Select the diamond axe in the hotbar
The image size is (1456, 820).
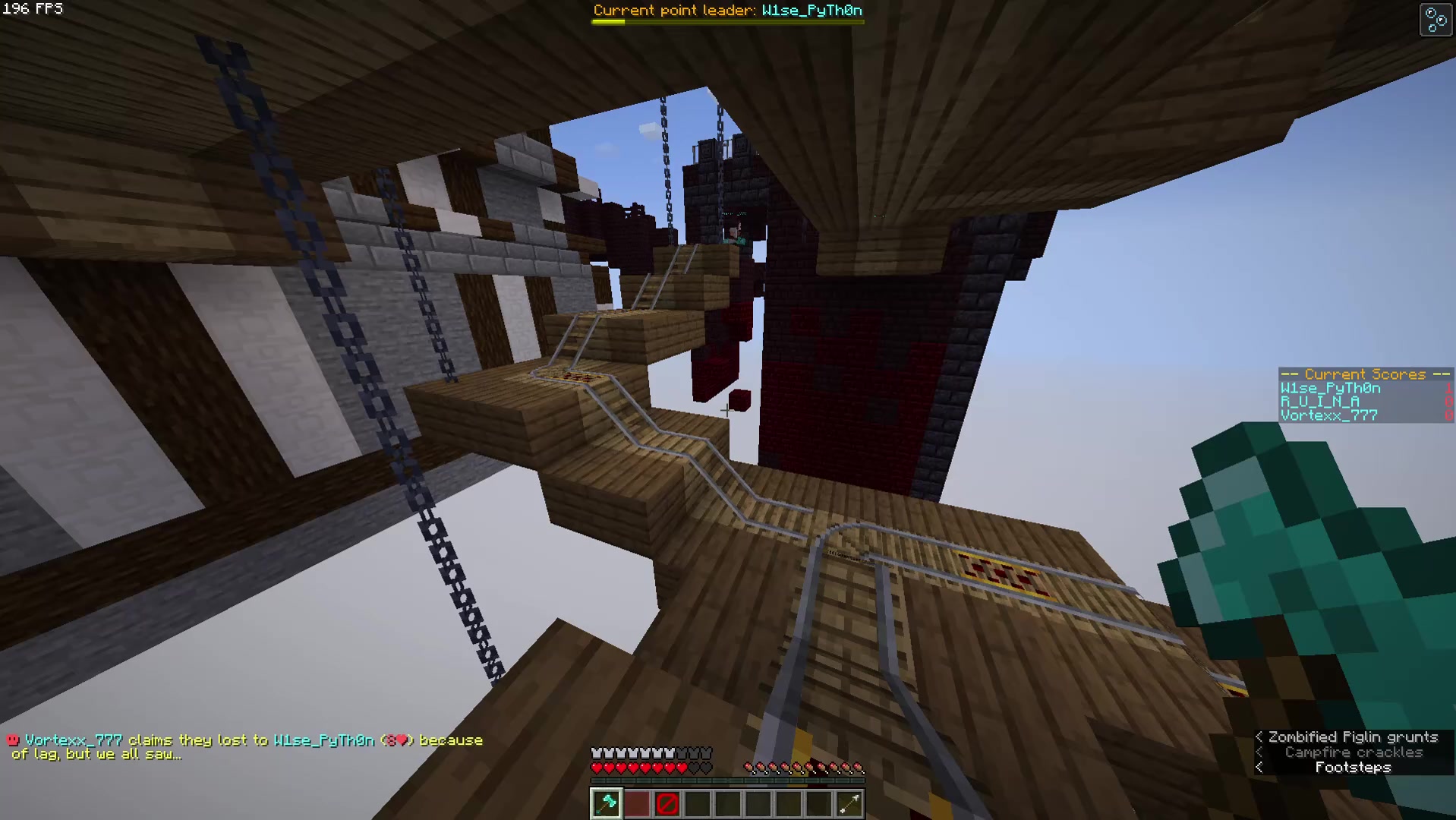tap(606, 803)
